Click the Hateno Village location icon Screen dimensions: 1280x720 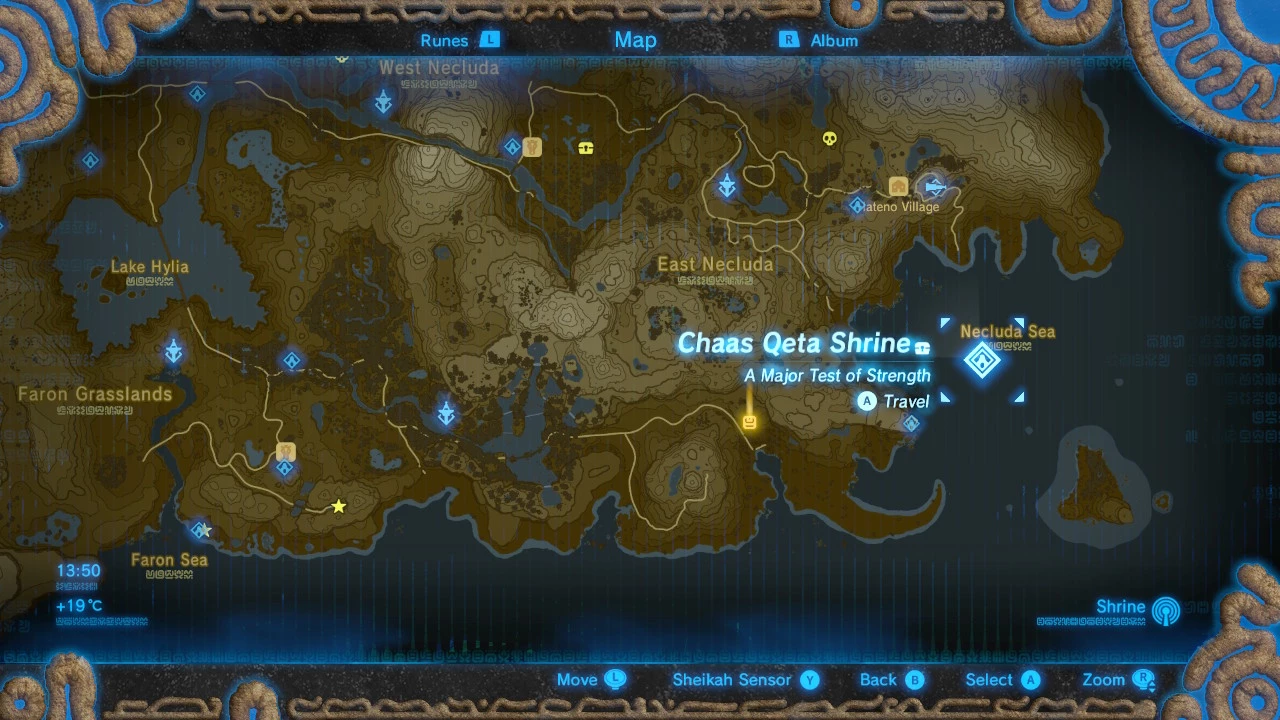click(x=897, y=186)
